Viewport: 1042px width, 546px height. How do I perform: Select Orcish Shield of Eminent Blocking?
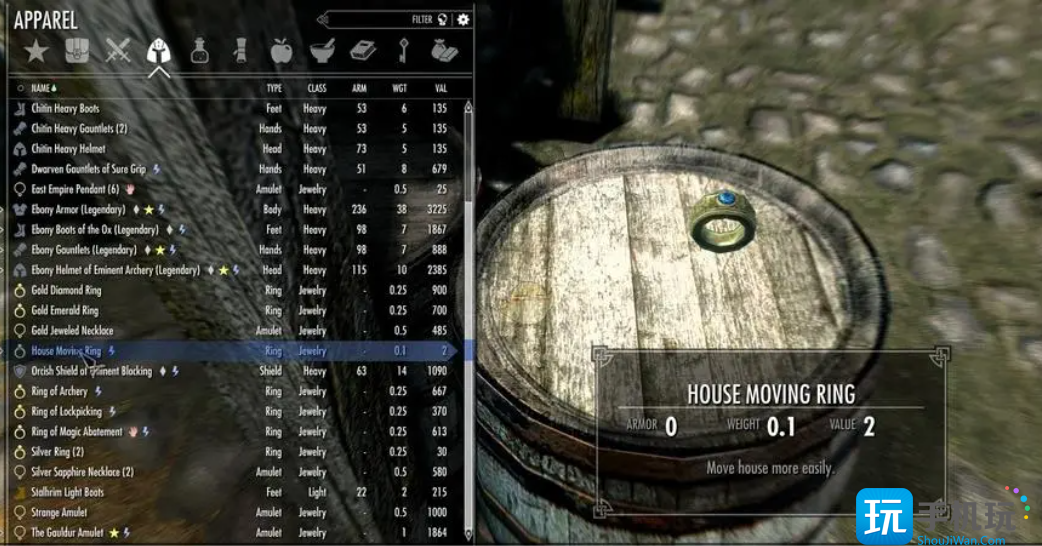91,371
